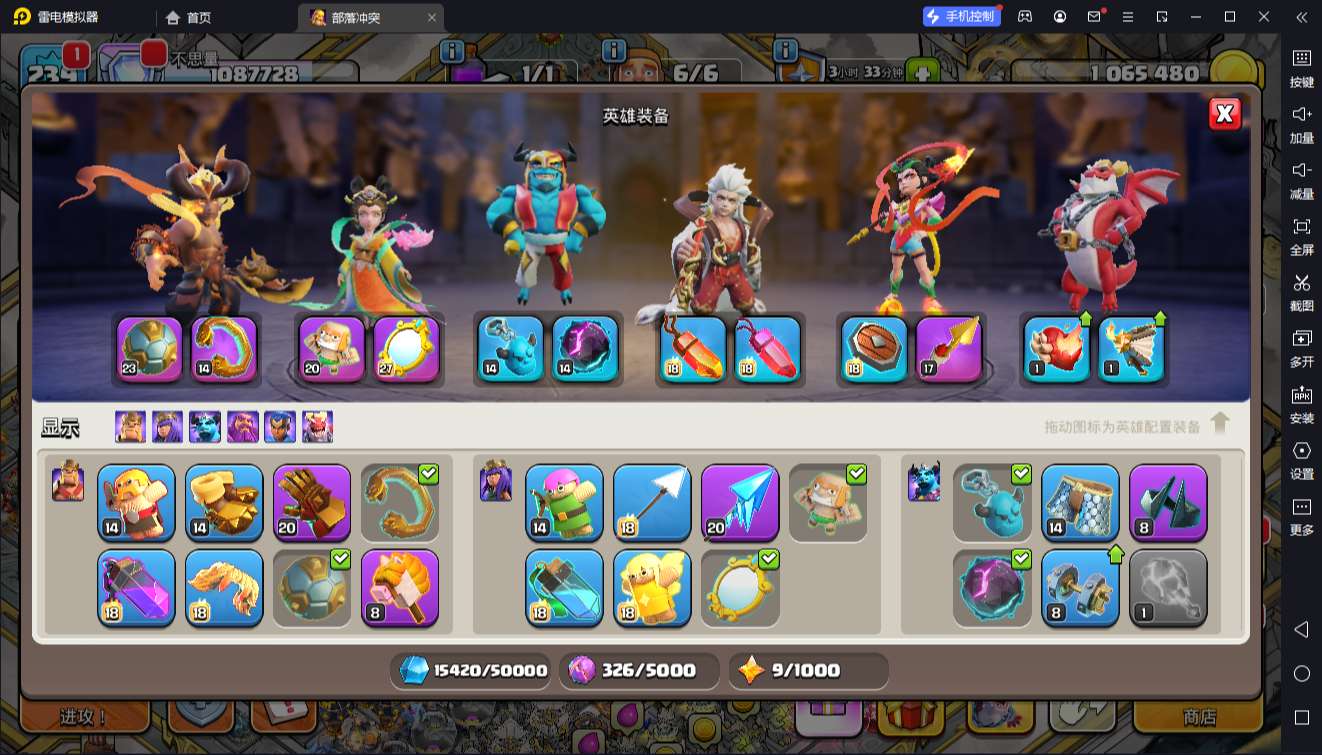Open the emulator 设置 settings
The width and height of the screenshot is (1322, 755).
(1301, 460)
